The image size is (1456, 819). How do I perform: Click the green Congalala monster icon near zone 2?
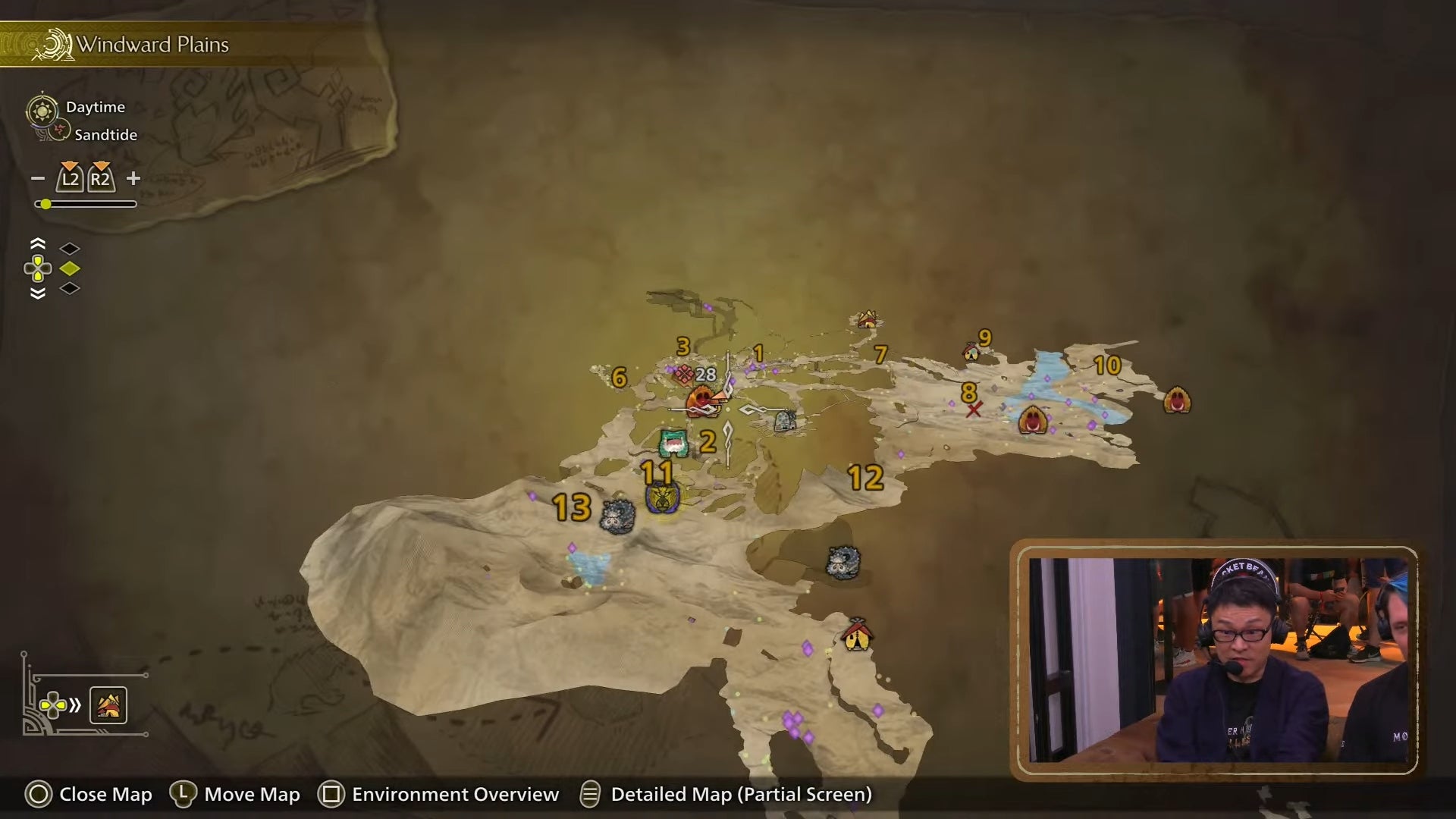[673, 444]
